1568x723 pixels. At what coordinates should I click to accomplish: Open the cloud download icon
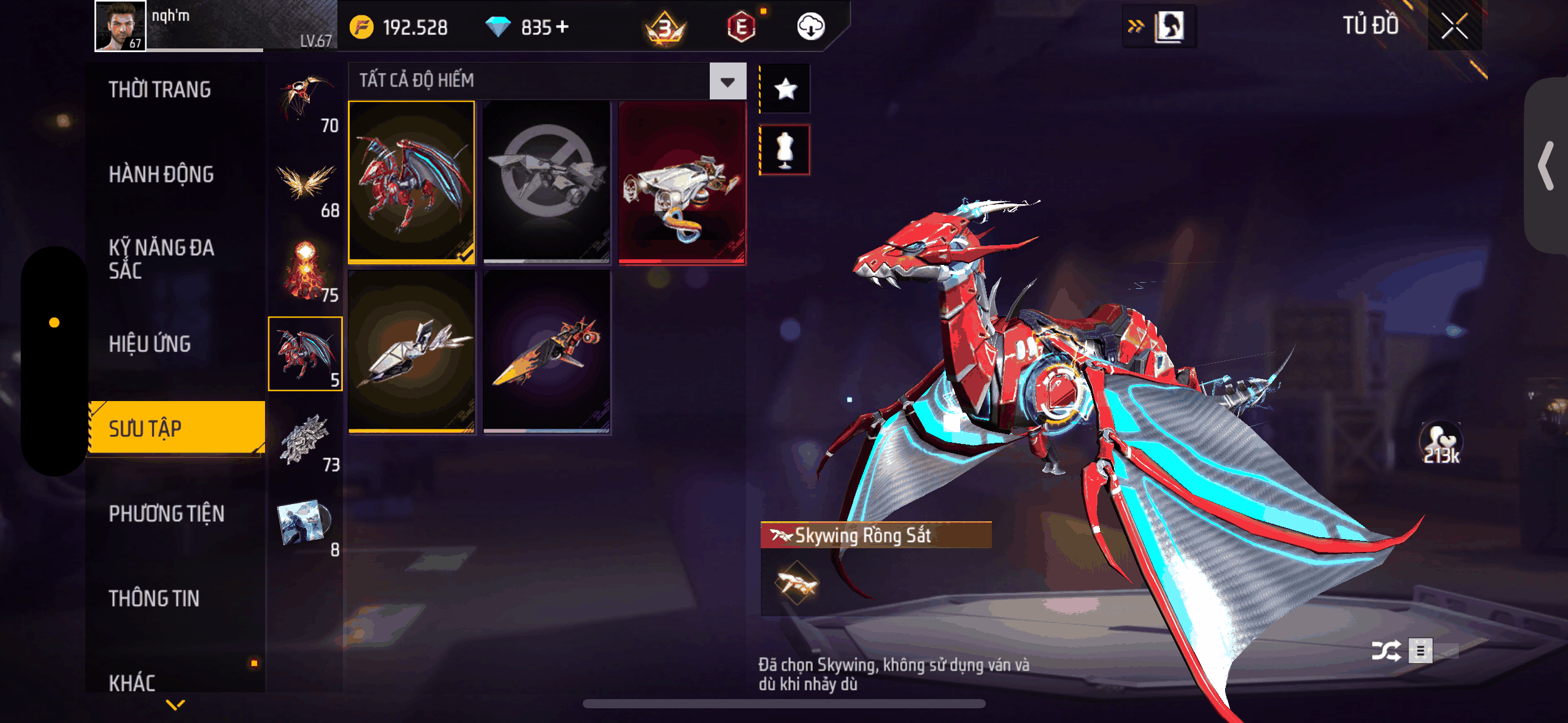pyautogui.click(x=810, y=27)
